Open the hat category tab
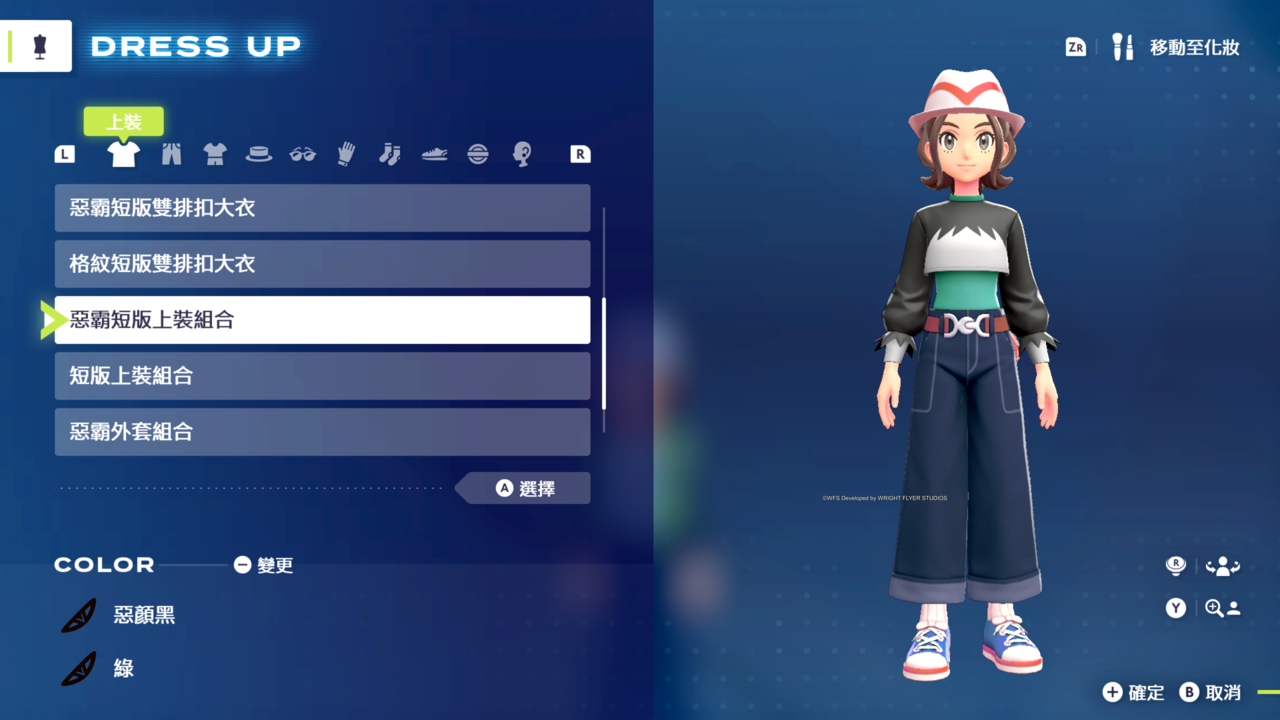The height and width of the screenshot is (720, 1280). coord(259,154)
